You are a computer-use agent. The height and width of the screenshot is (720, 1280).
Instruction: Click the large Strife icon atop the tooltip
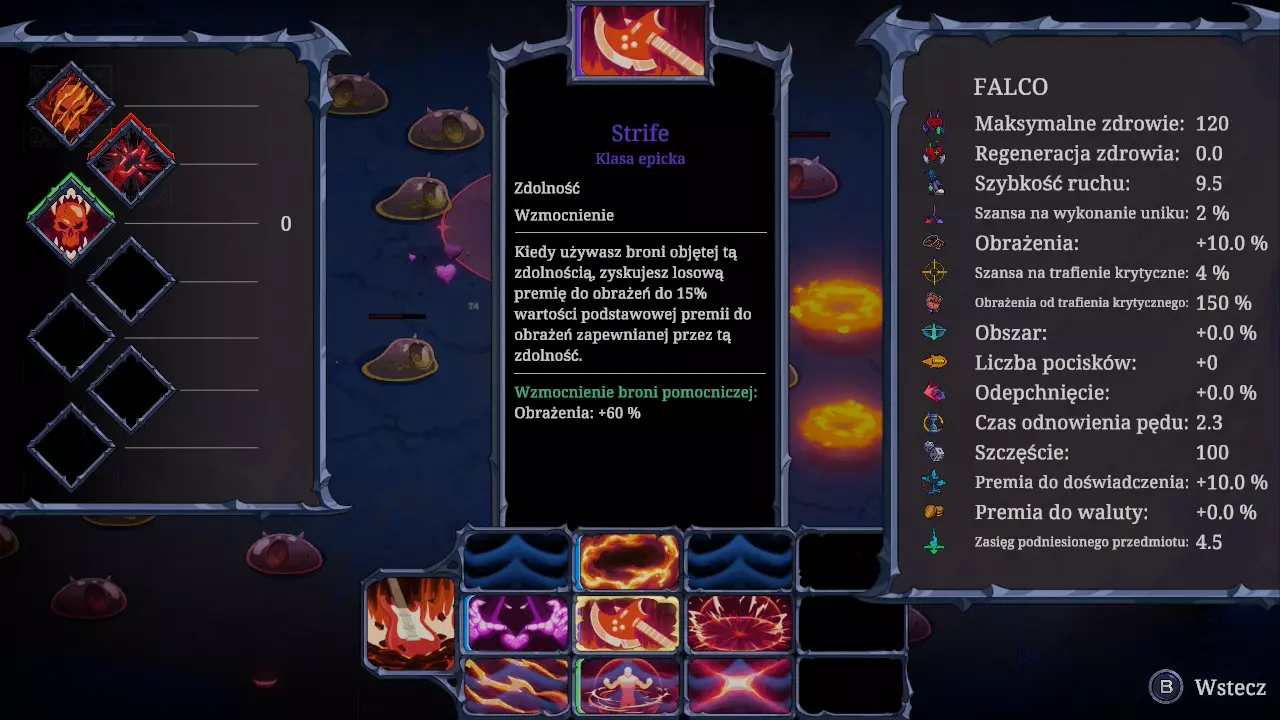pos(641,40)
